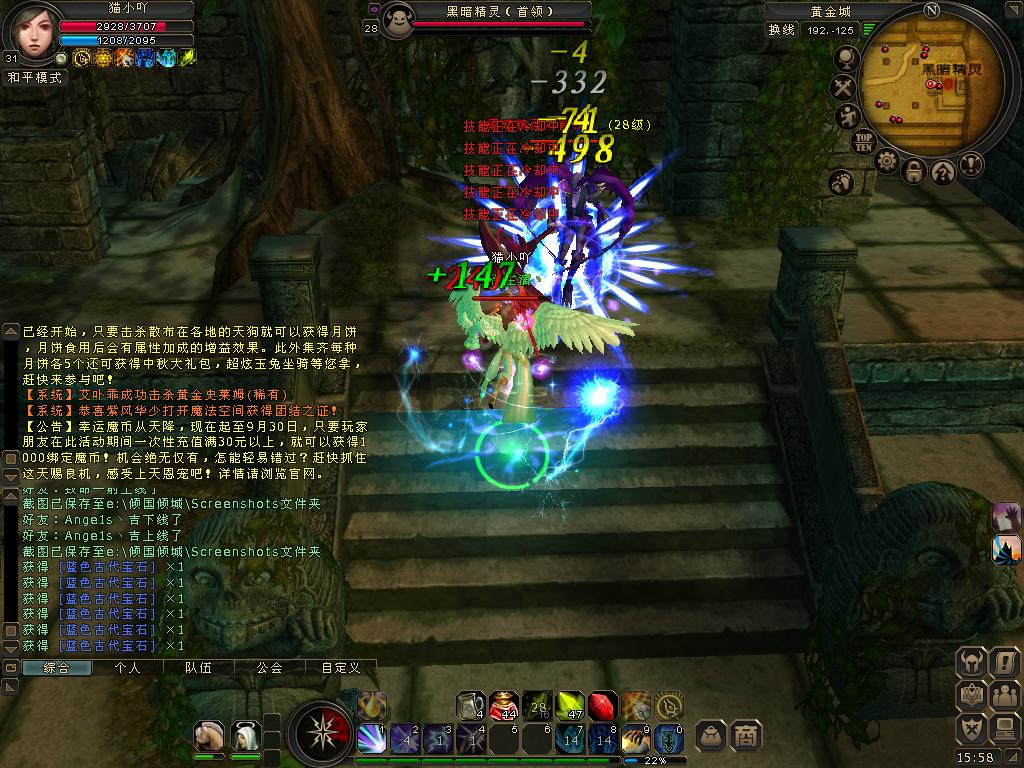Activate the skill in hotbar slot 1
Image resolution: width=1024 pixels, height=768 pixels.
tap(371, 739)
